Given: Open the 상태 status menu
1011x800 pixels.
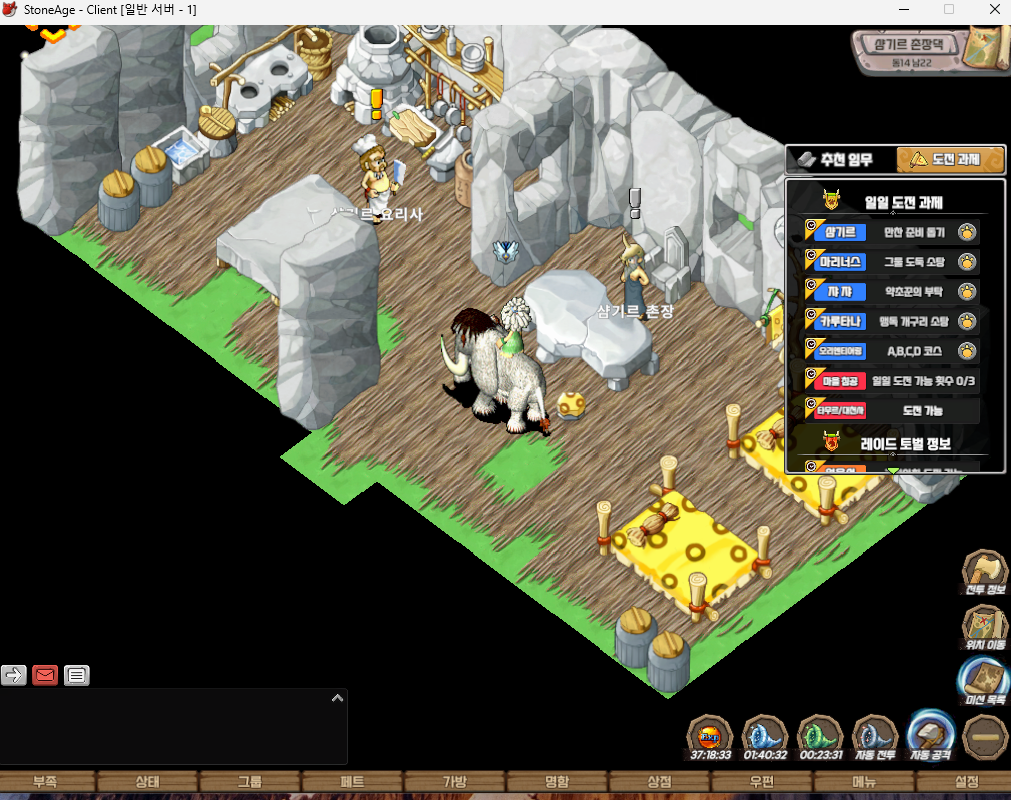Looking at the screenshot, I should tap(147, 781).
